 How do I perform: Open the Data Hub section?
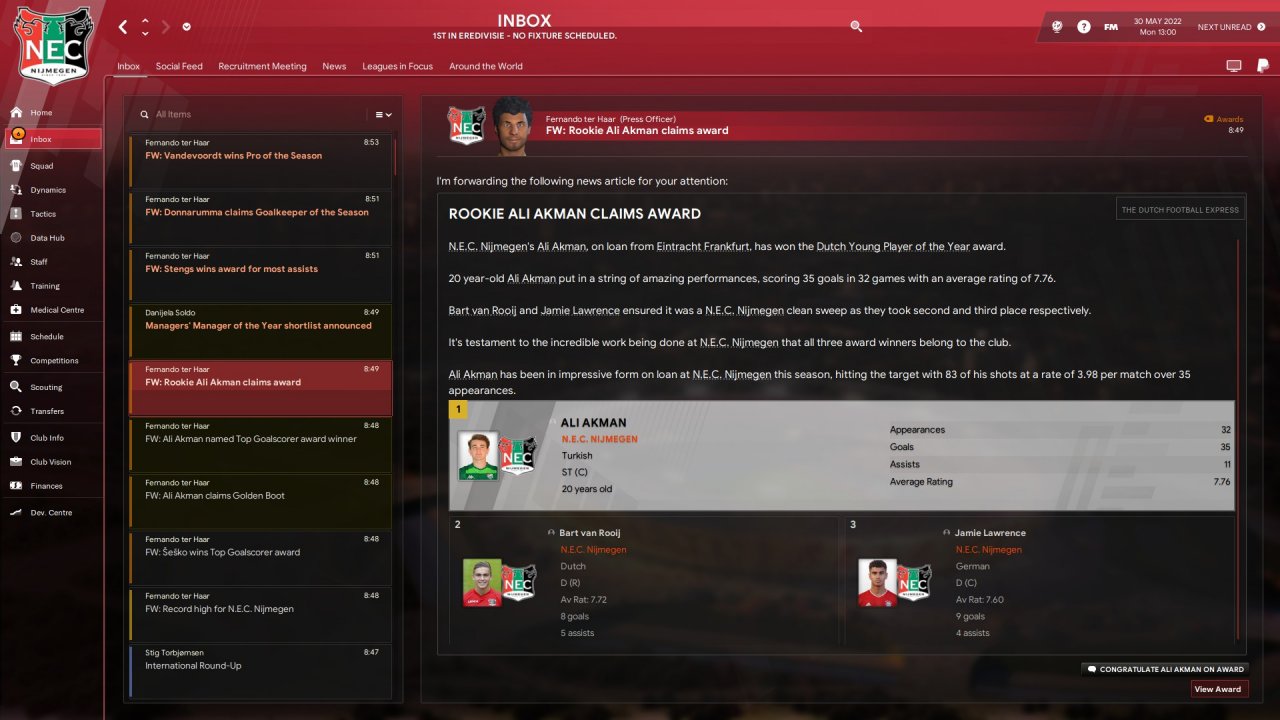(x=47, y=238)
